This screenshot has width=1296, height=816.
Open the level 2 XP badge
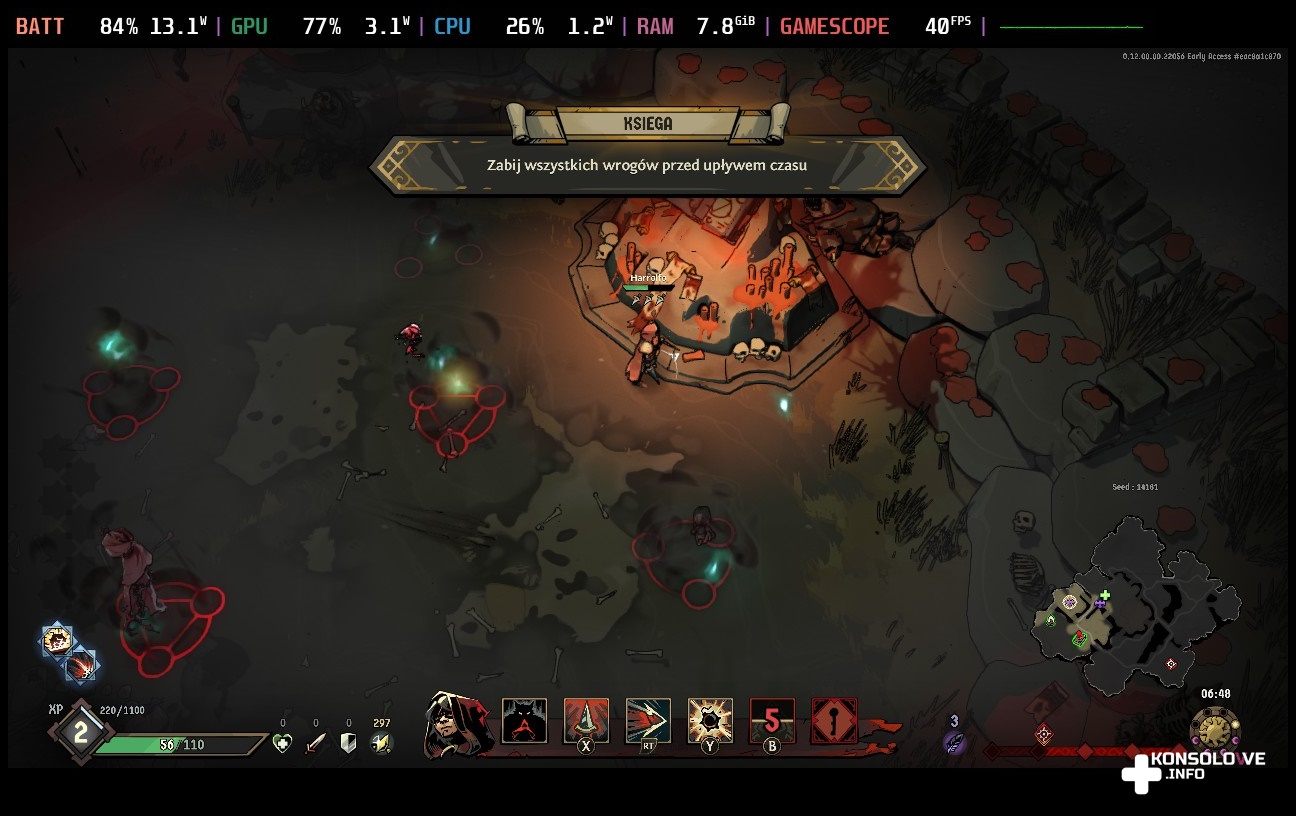81,733
